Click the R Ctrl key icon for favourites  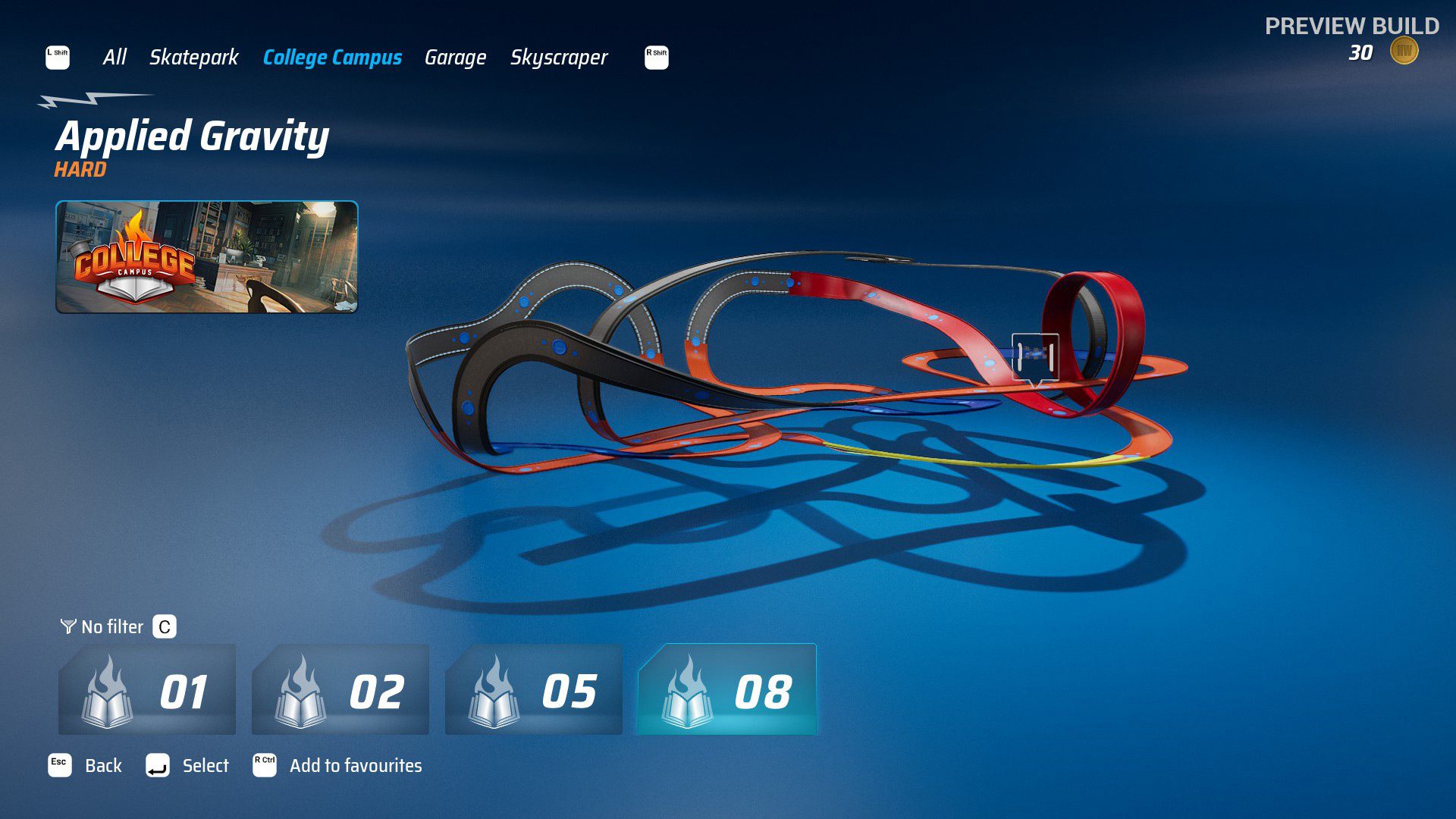point(265,765)
